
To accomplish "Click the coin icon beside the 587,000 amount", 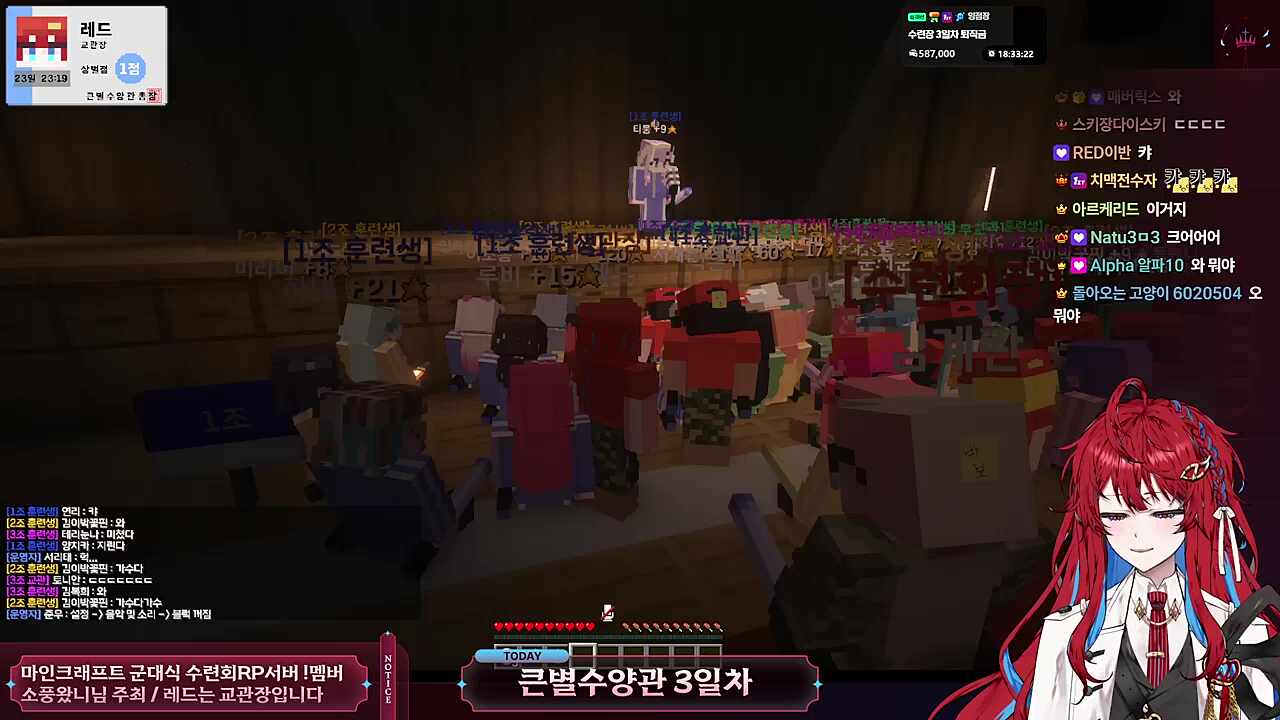I will click(x=915, y=54).
